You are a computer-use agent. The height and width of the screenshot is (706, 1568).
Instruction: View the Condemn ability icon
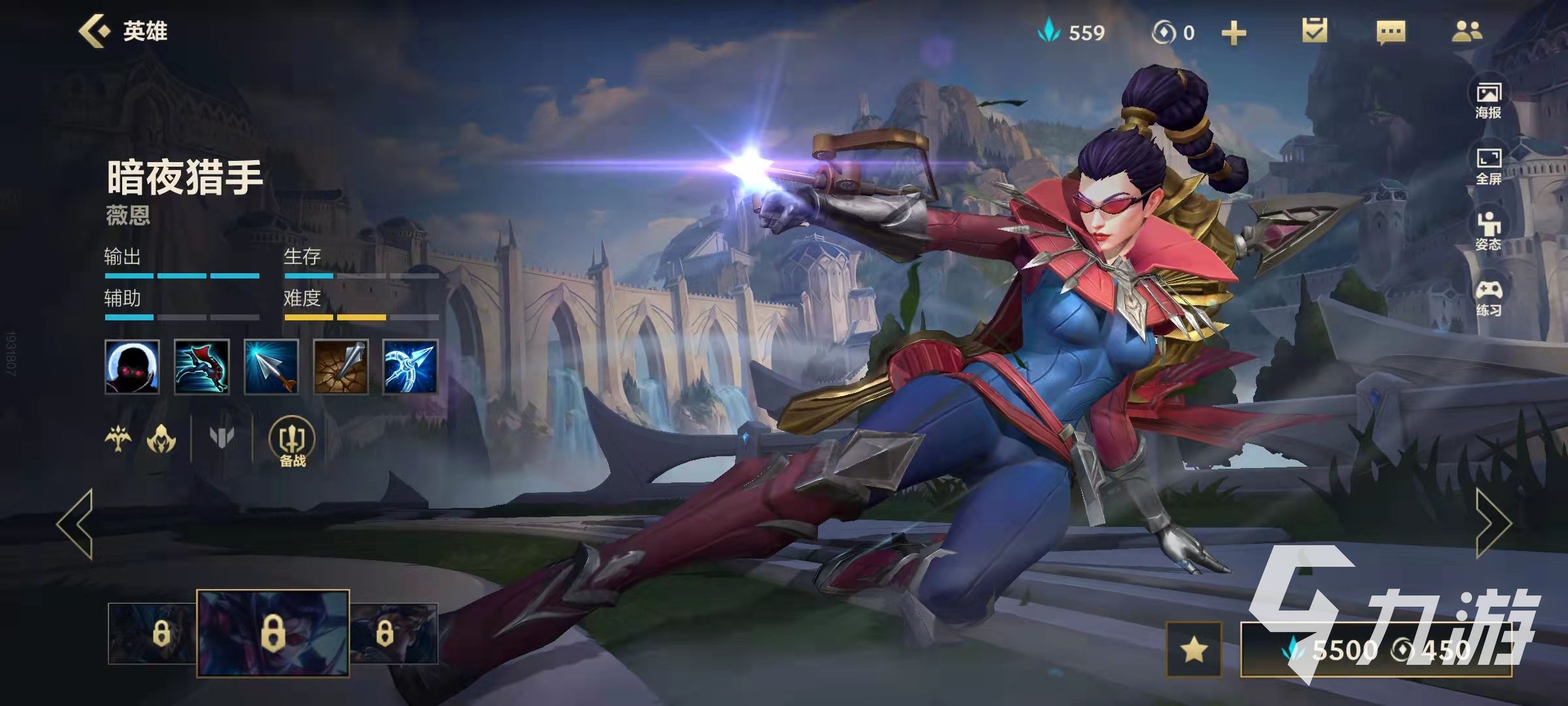coord(340,367)
